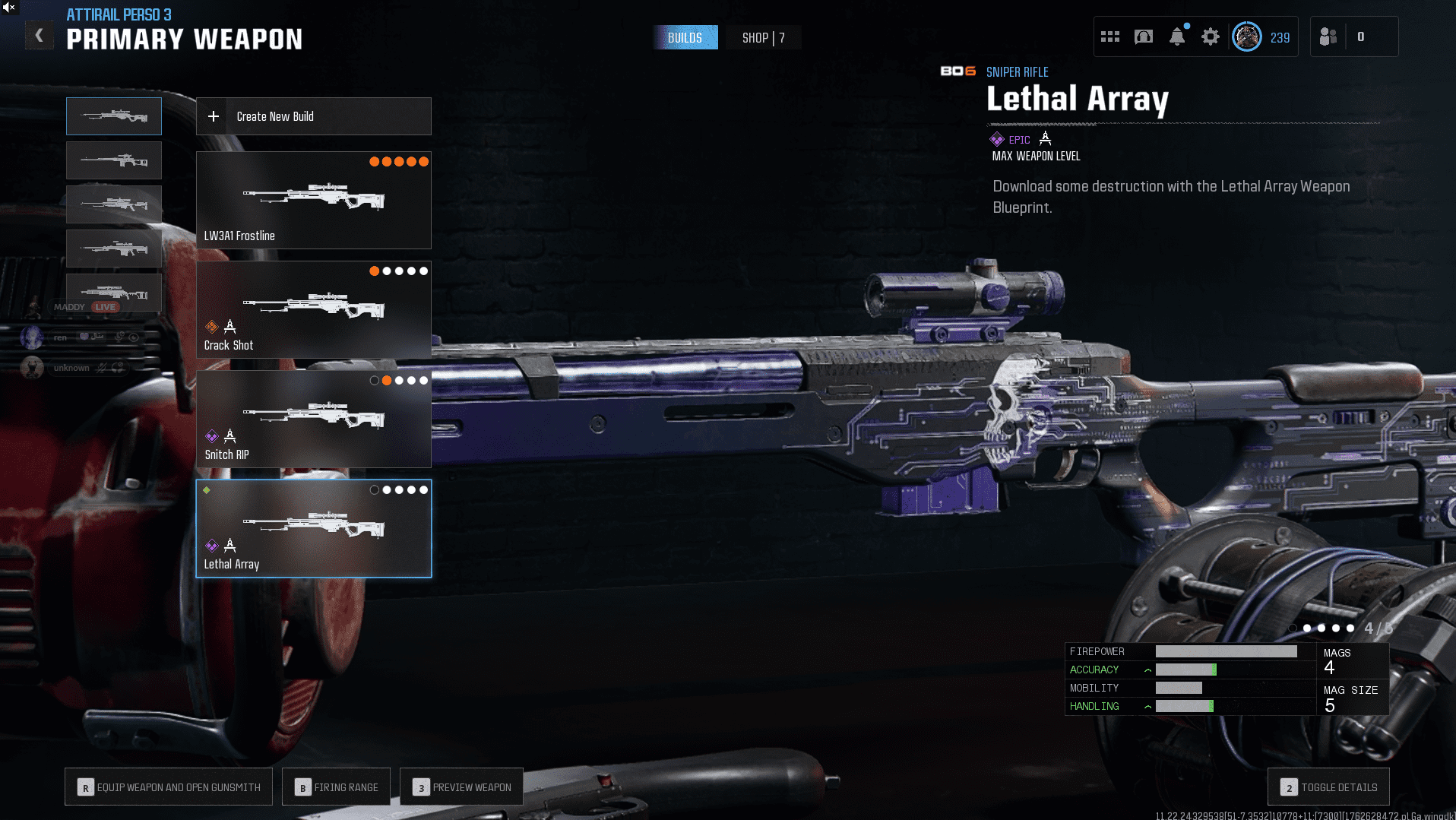Preview the weapon
Viewport: 1456px width, 820px height.
pyautogui.click(x=461, y=787)
